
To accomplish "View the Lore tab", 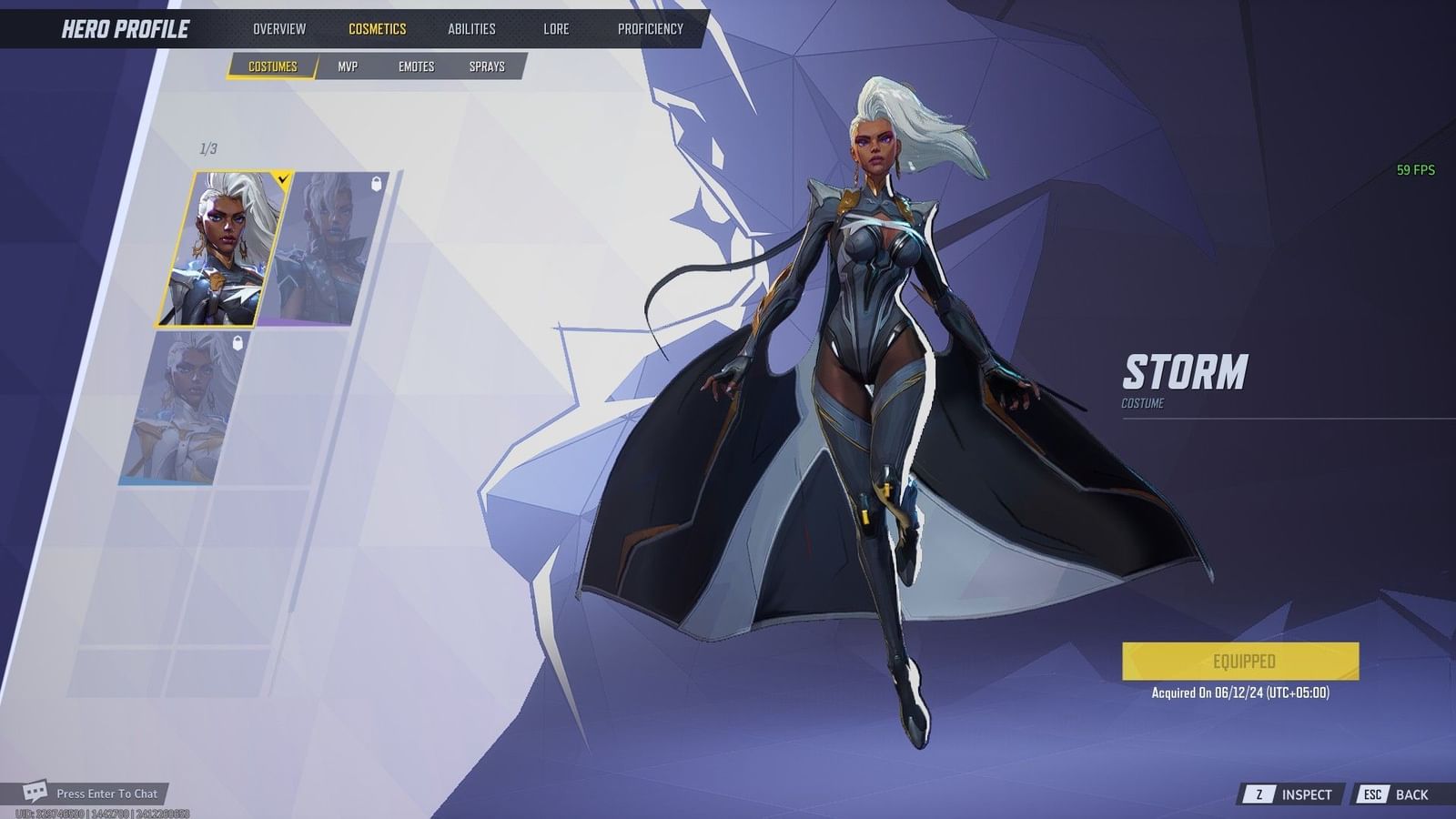I will (x=554, y=28).
